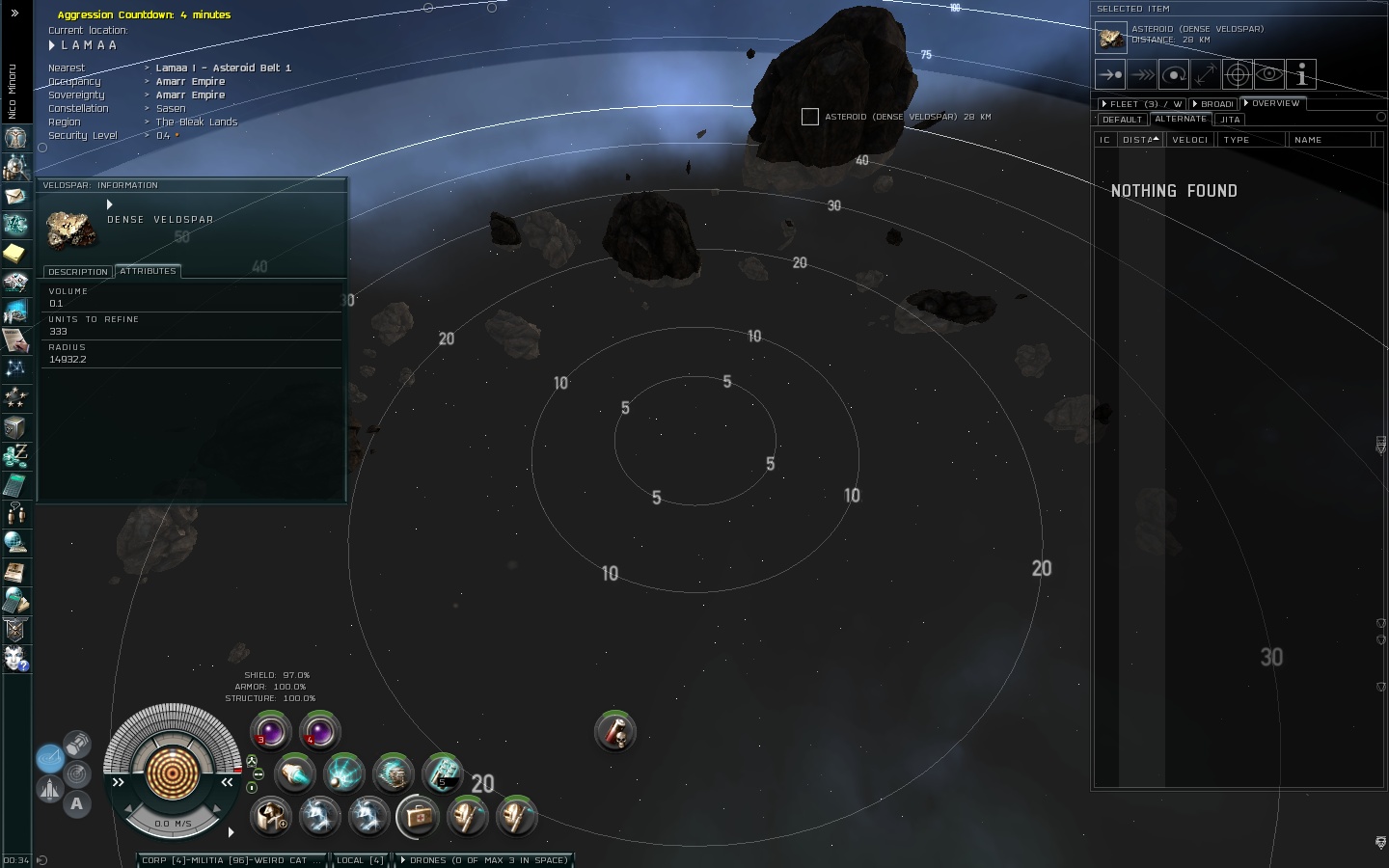
Task: Select the Jita overview tab
Action: [x=1230, y=120]
